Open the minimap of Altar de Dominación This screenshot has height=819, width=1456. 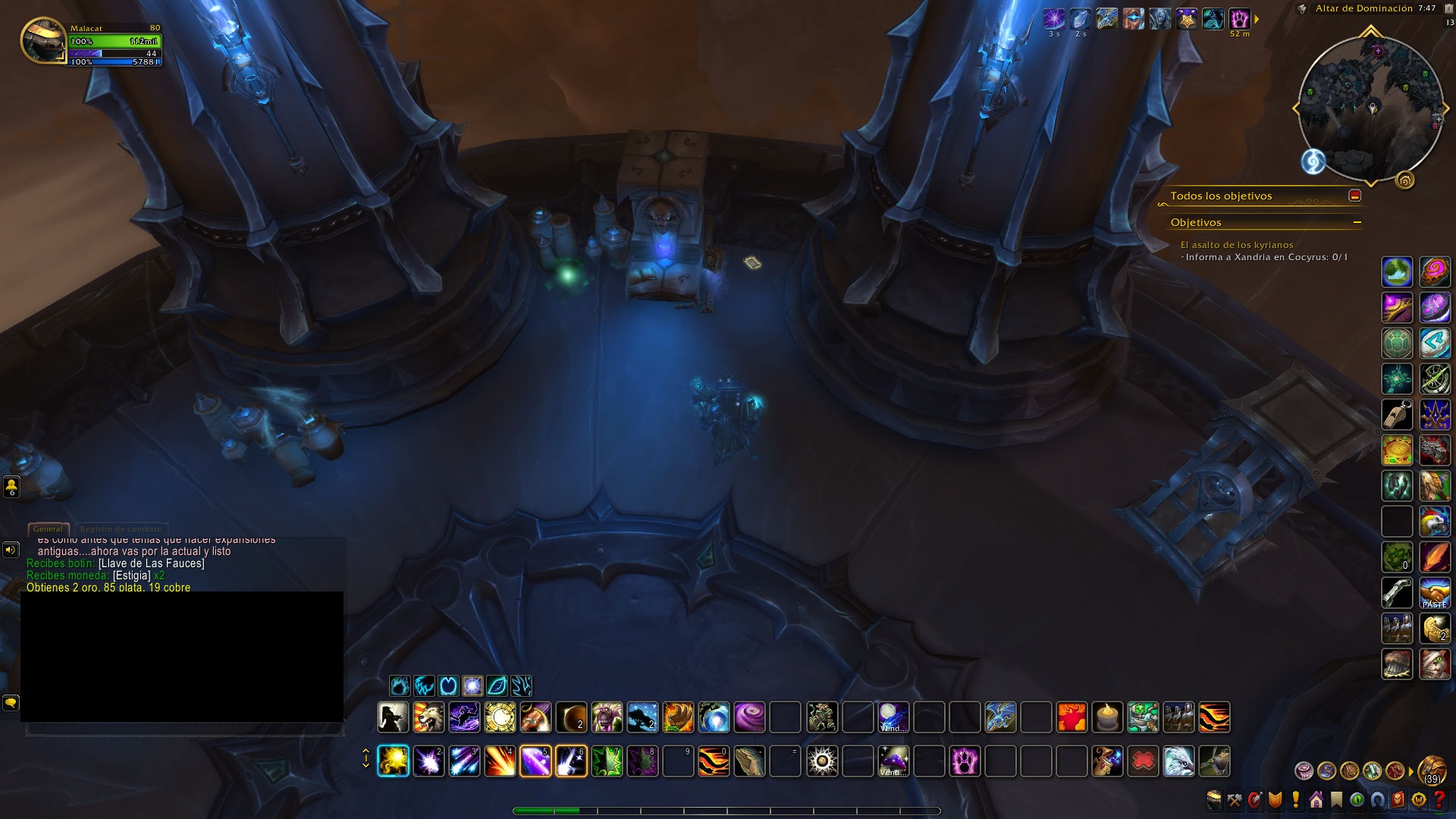(x=1371, y=106)
